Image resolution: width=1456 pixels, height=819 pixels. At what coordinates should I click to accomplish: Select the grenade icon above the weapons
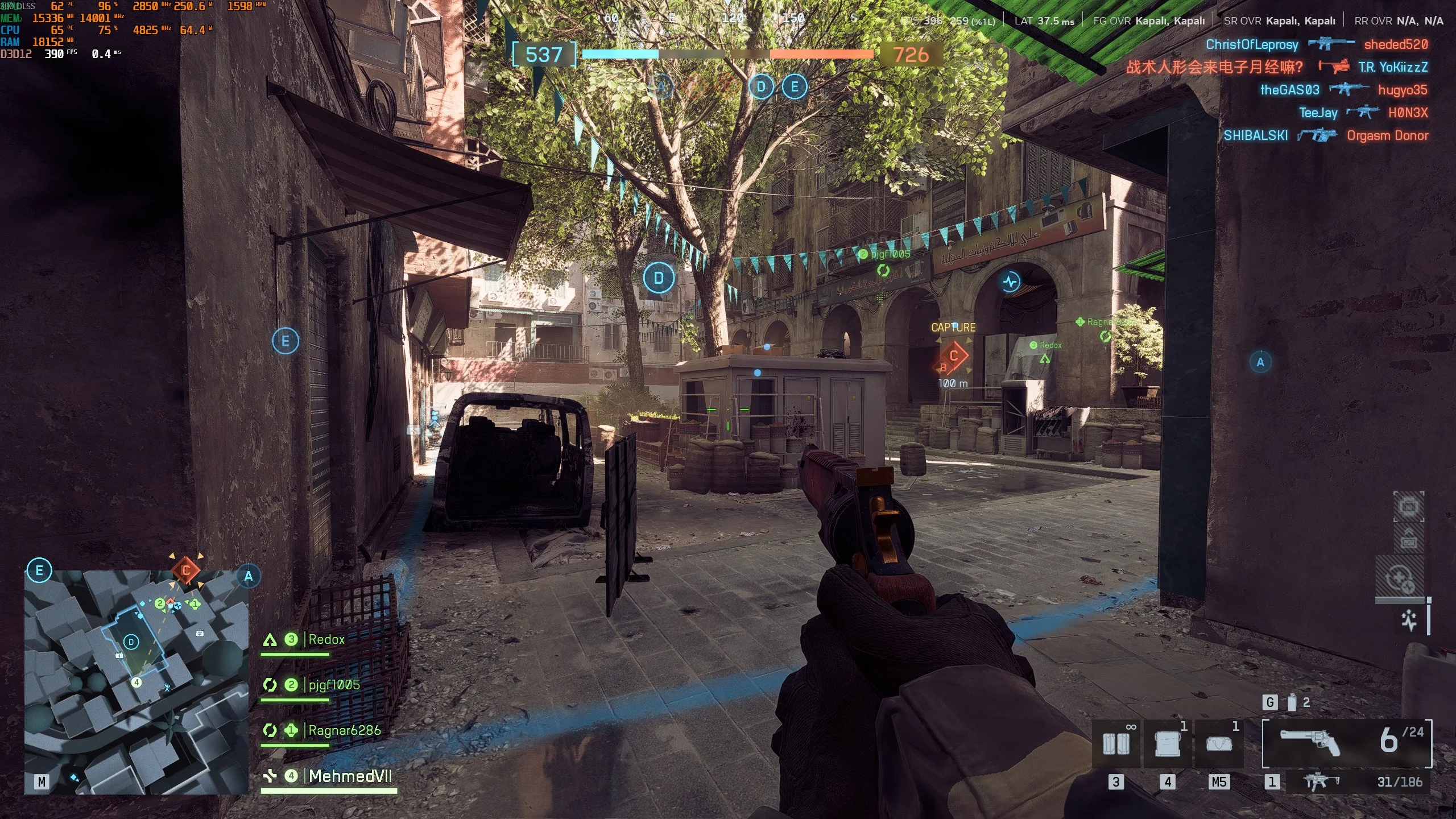(1292, 703)
